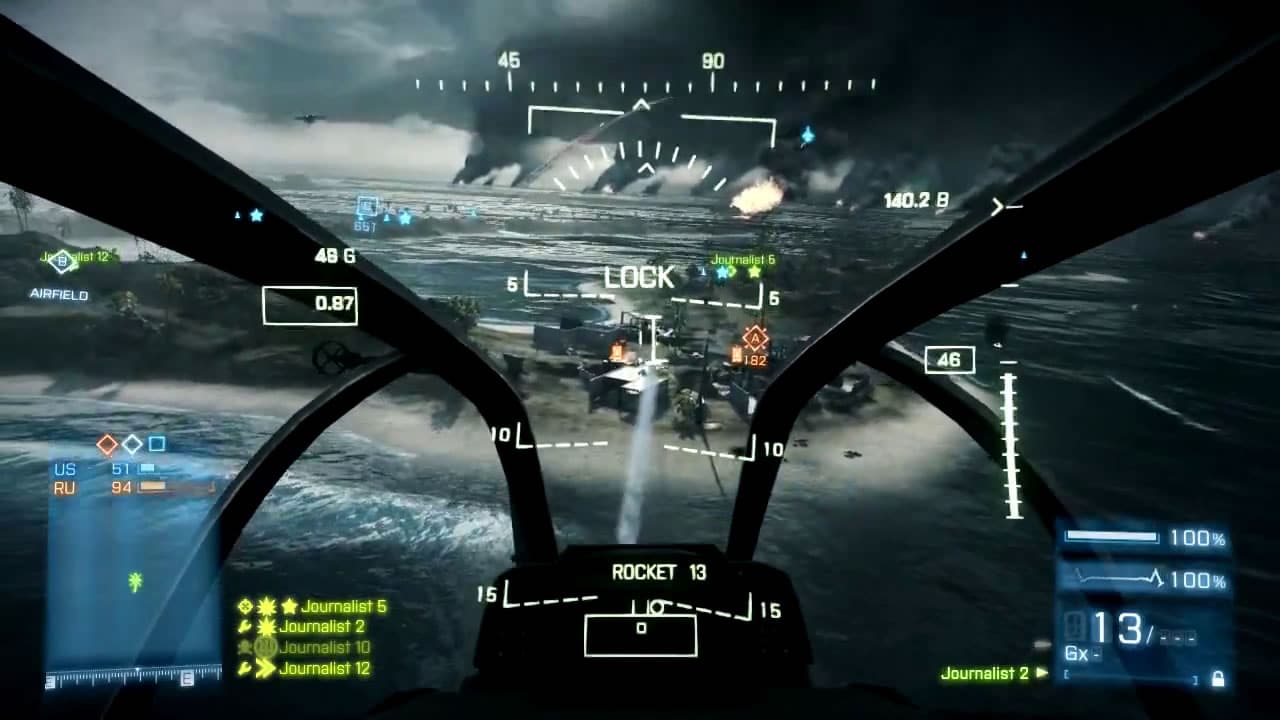Select Journalist 12 in the squad list
Screen dimensions: 1280x720
click(x=325, y=668)
